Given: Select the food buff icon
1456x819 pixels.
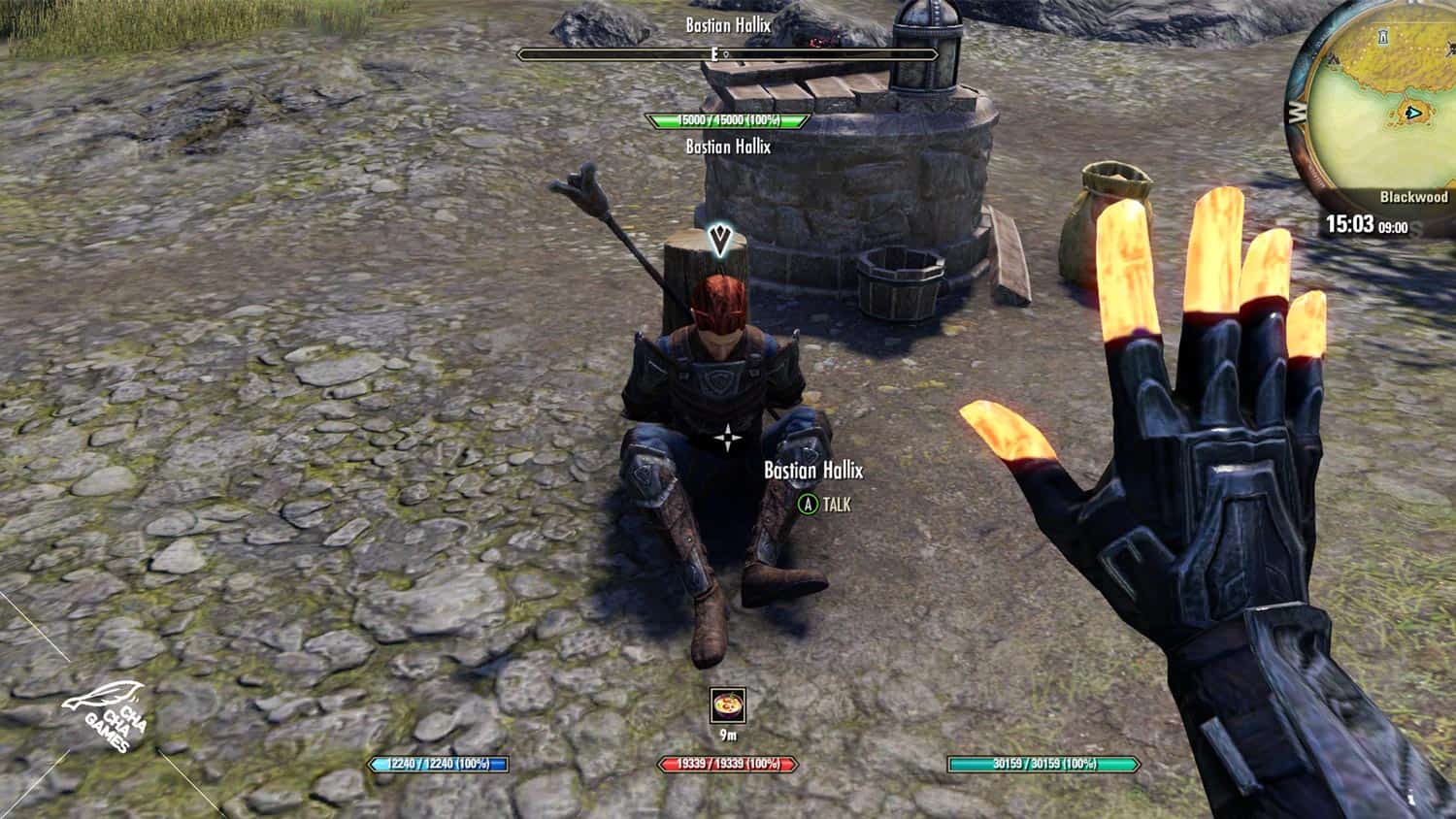Looking at the screenshot, I should coord(728,705).
